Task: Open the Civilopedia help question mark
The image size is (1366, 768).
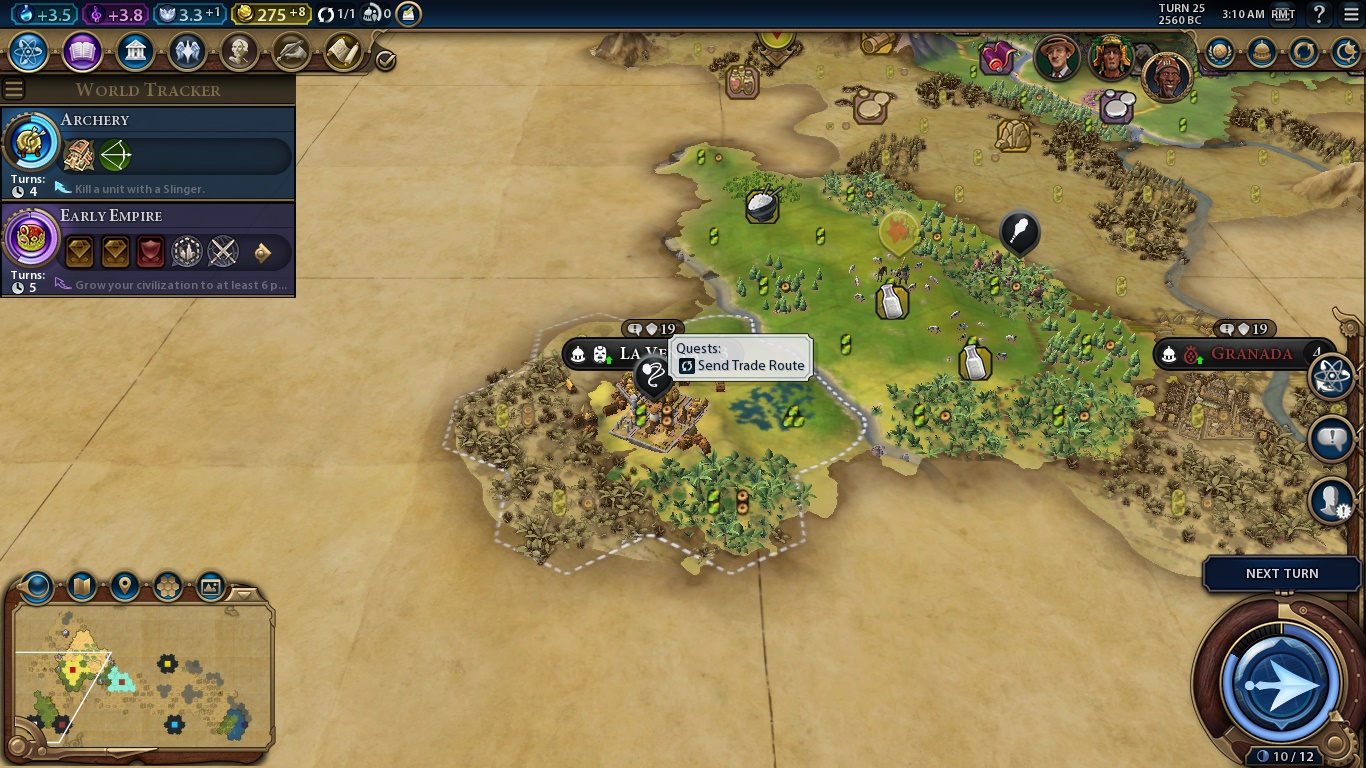Action: click(1319, 14)
